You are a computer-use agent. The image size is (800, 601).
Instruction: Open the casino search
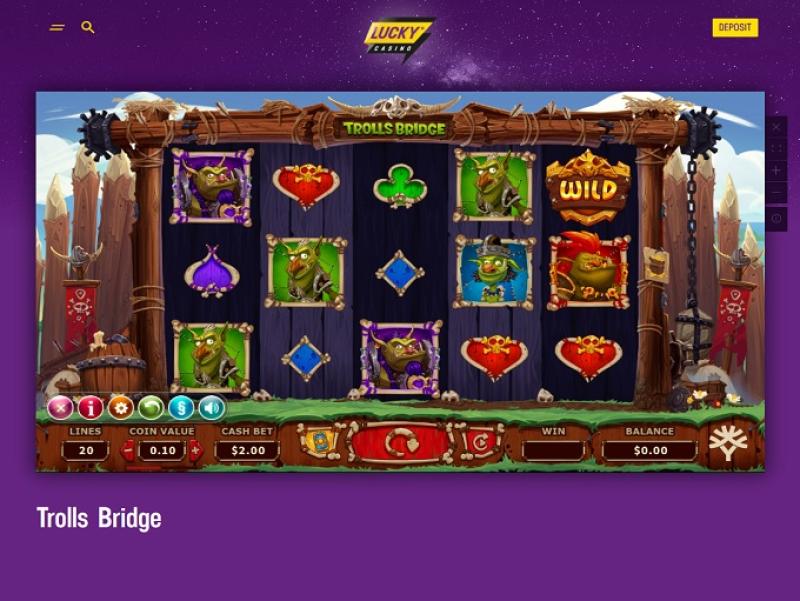pos(88,27)
